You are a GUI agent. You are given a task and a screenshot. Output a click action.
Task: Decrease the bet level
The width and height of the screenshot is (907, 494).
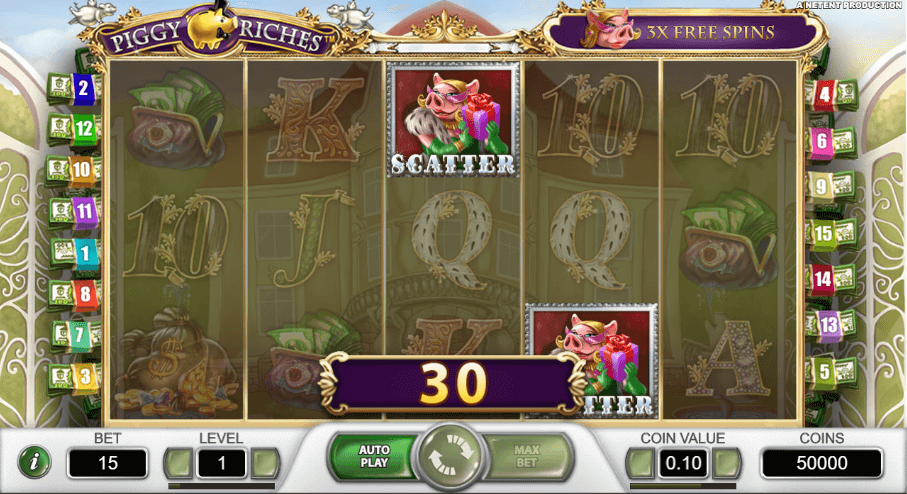(x=178, y=463)
